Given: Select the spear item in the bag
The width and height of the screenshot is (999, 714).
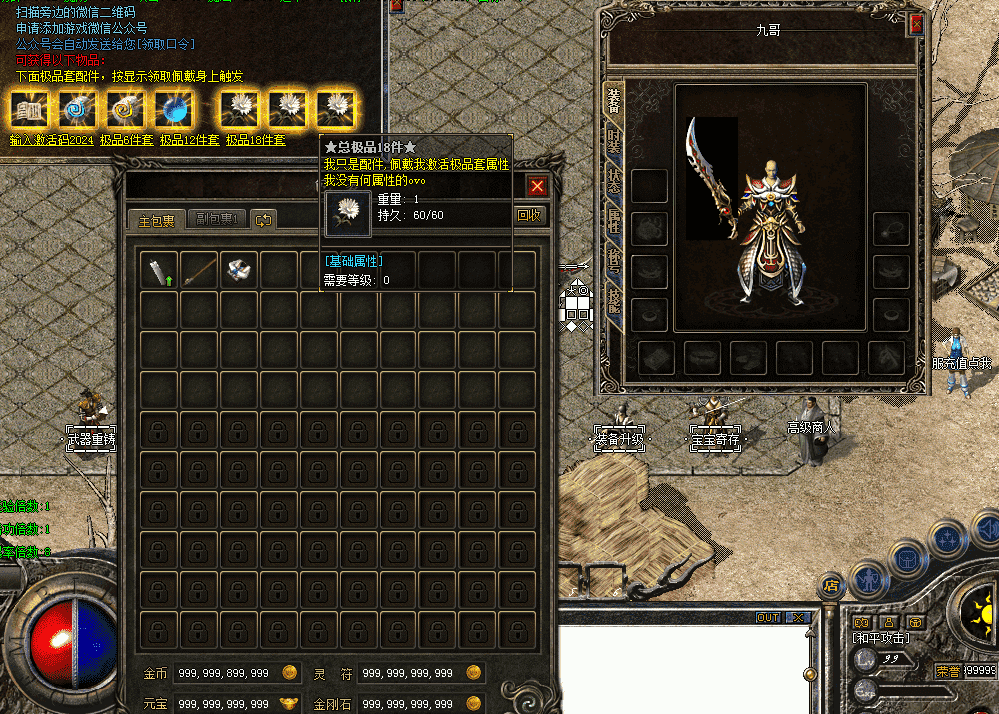Looking at the screenshot, I should coord(200,269).
